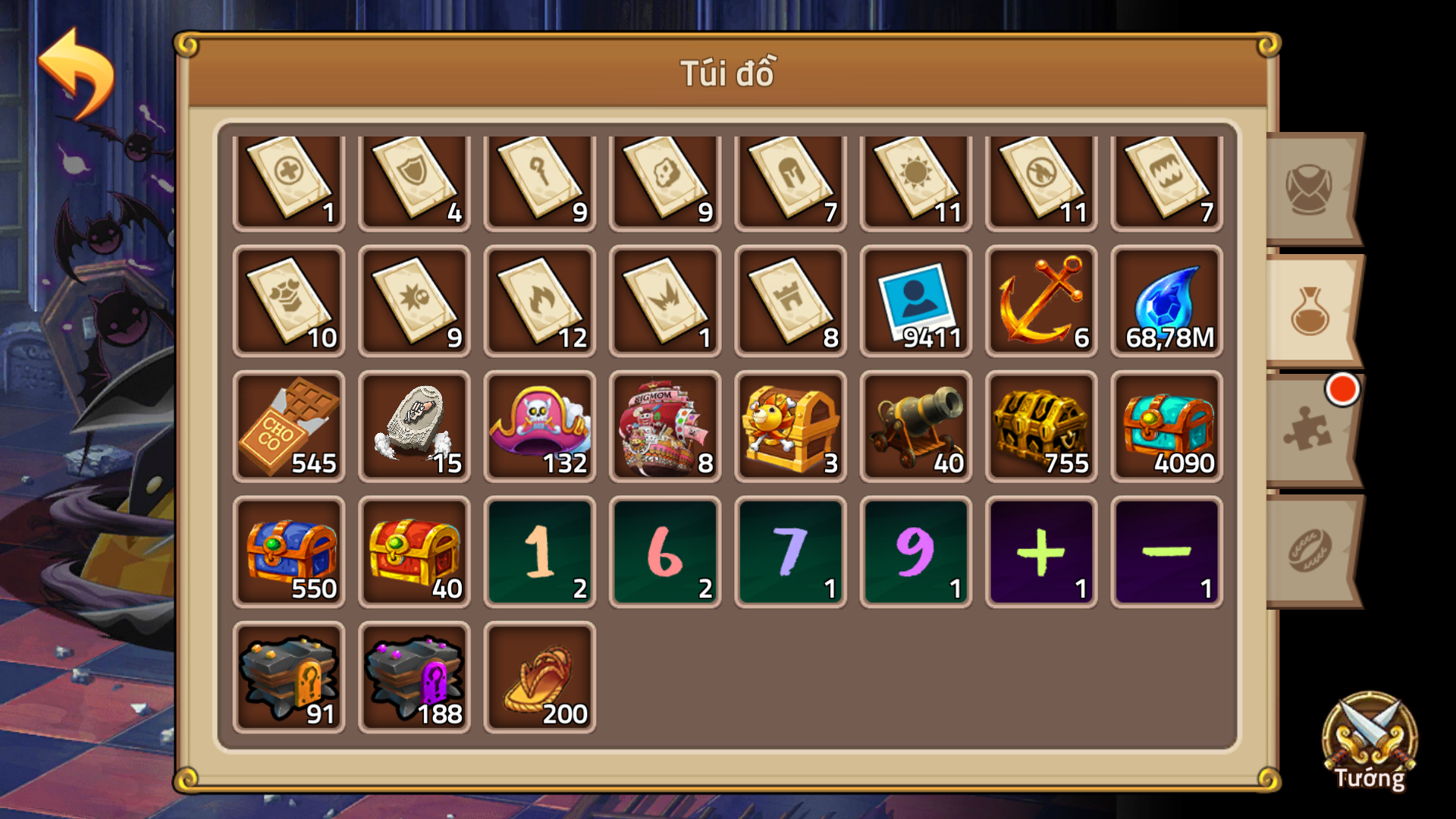This screenshot has width=1456, height=819.
Task: Select the golden anchor item
Action: 1040,301
